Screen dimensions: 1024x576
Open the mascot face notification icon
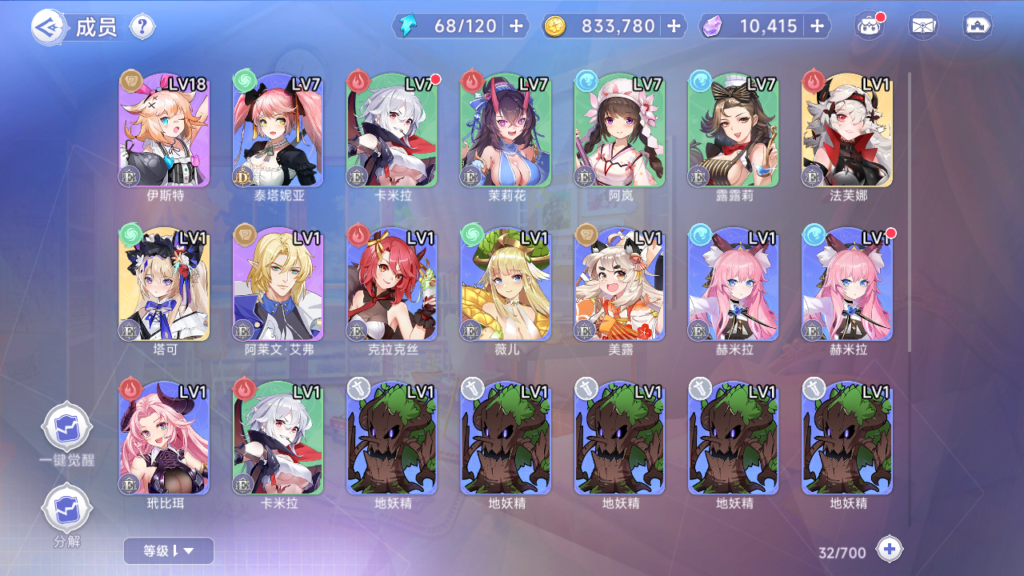869,27
